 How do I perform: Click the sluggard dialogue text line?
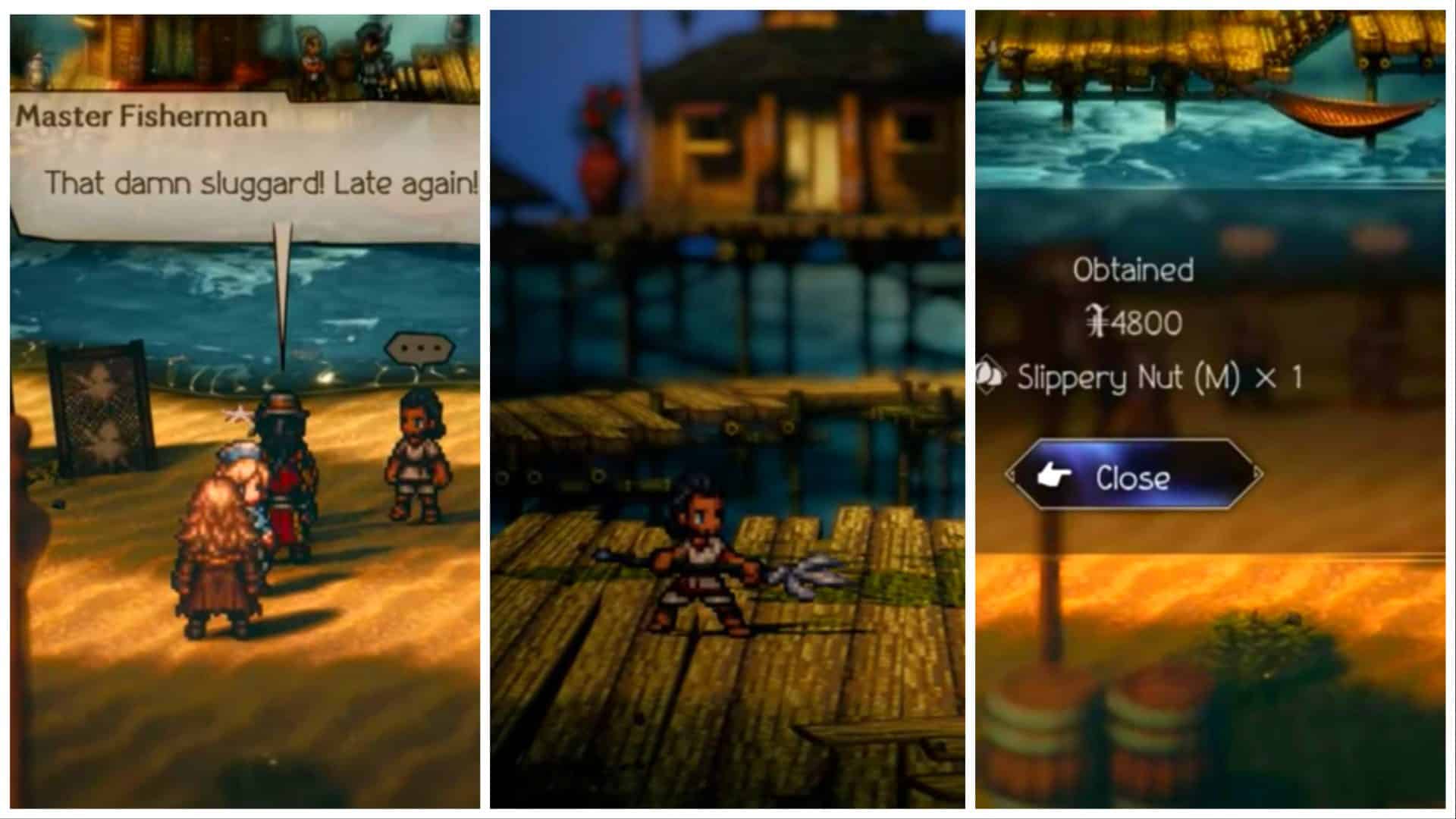point(262,180)
